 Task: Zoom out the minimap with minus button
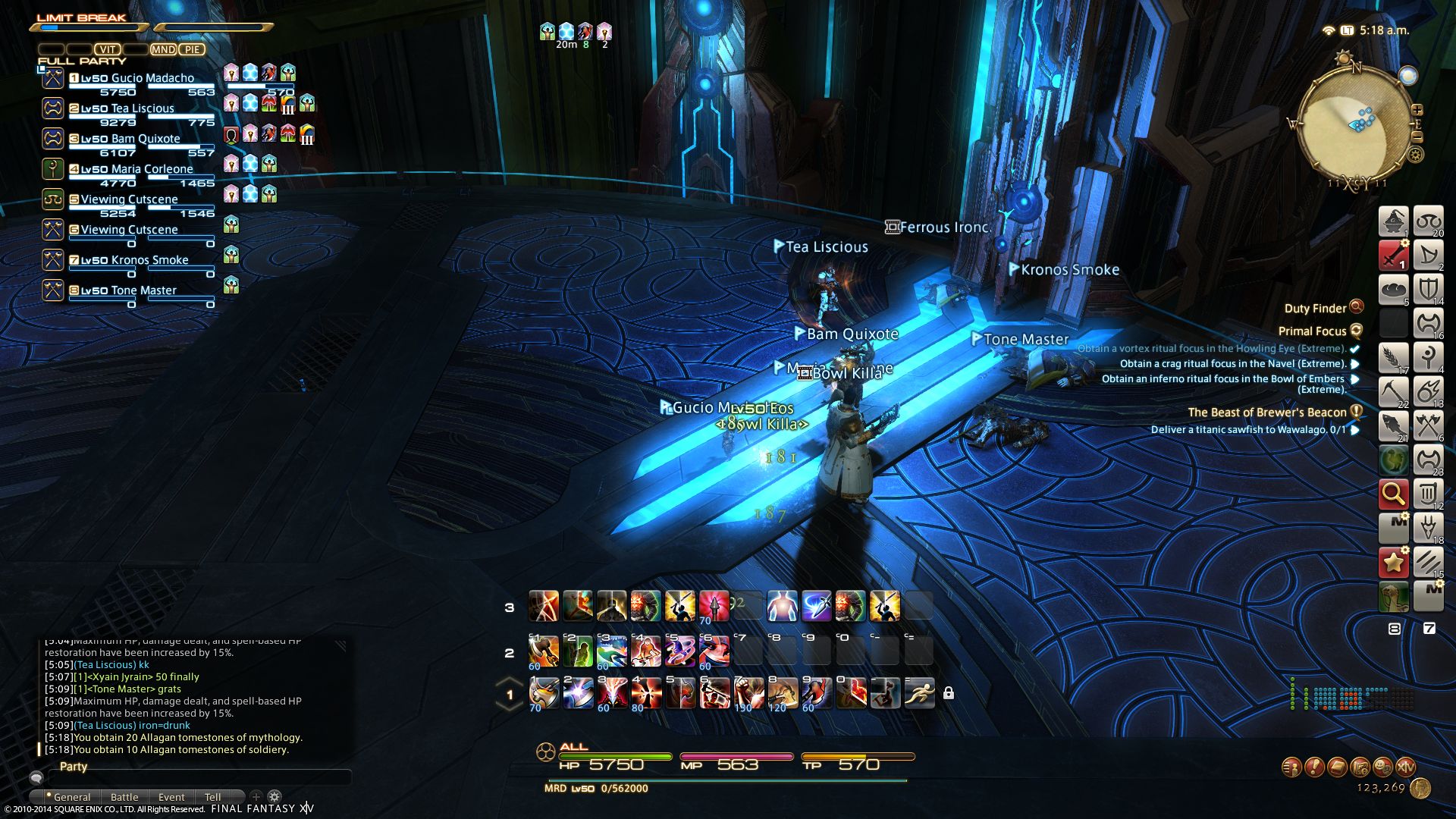pos(1417,137)
